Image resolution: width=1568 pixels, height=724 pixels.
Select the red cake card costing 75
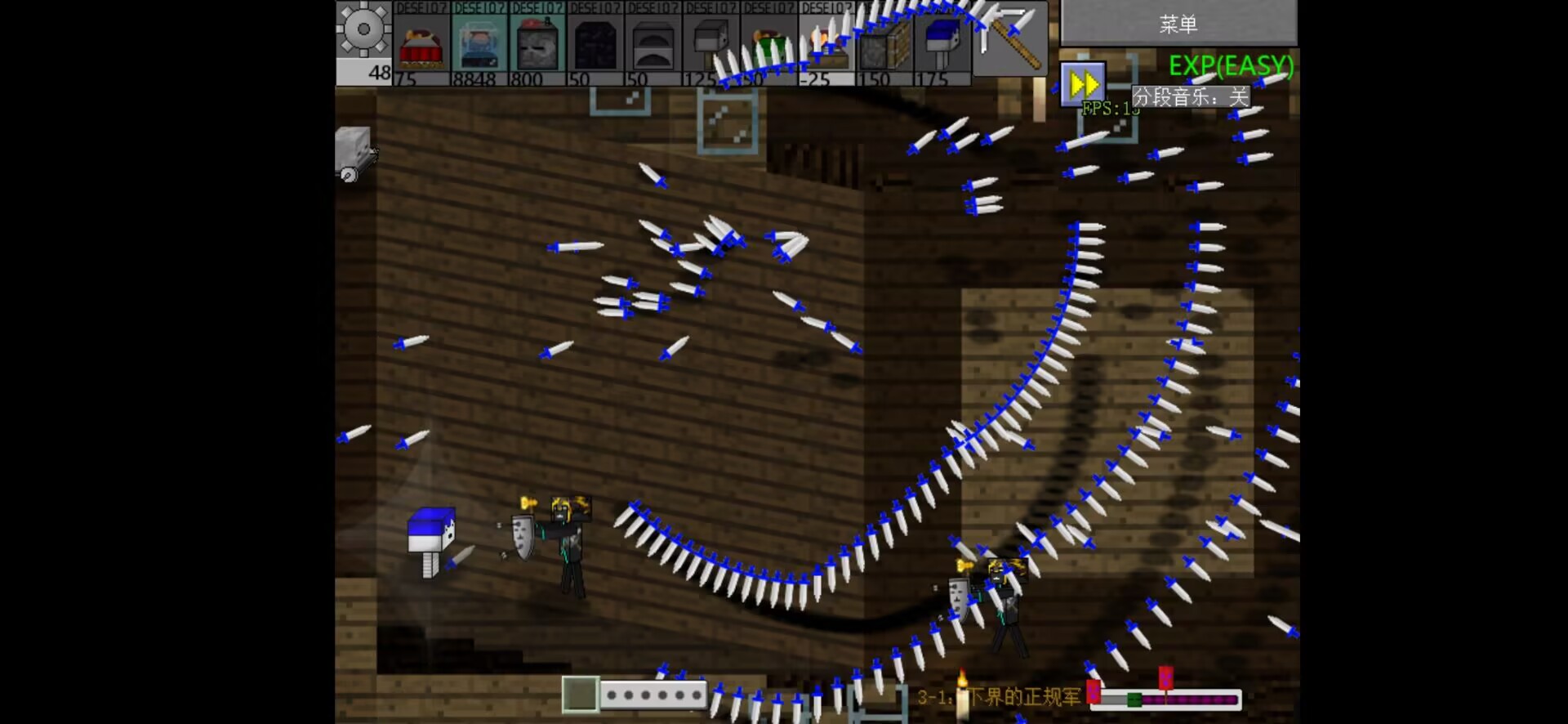(x=421, y=44)
